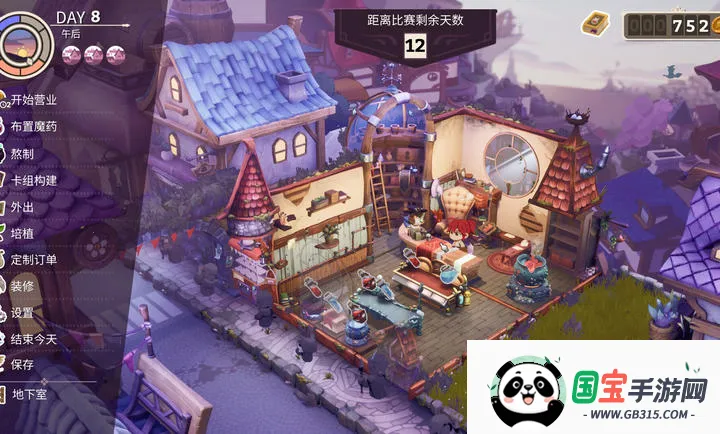Choose the 熬制 brewing option

22,153
